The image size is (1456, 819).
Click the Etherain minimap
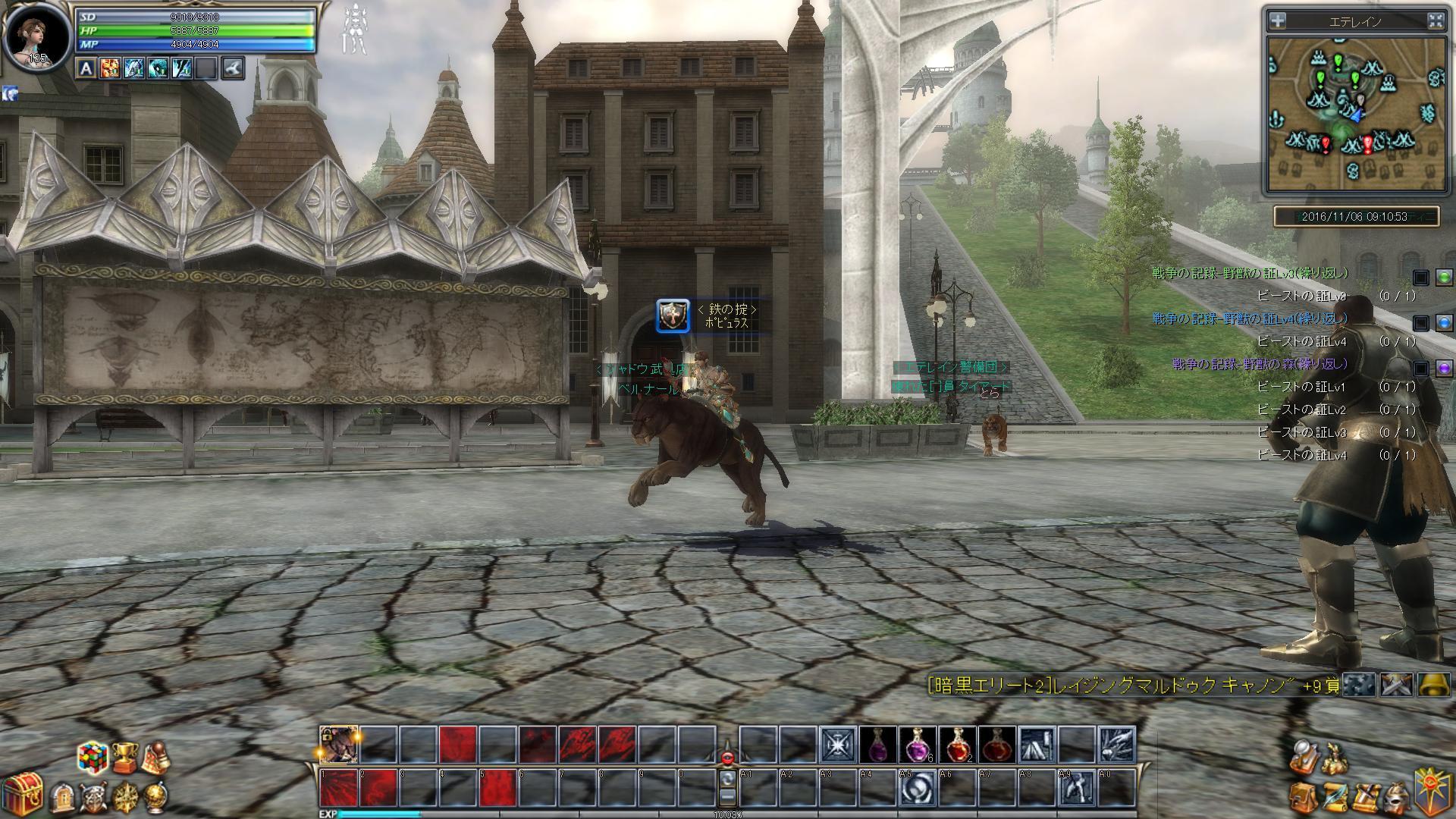pyautogui.click(x=1355, y=114)
